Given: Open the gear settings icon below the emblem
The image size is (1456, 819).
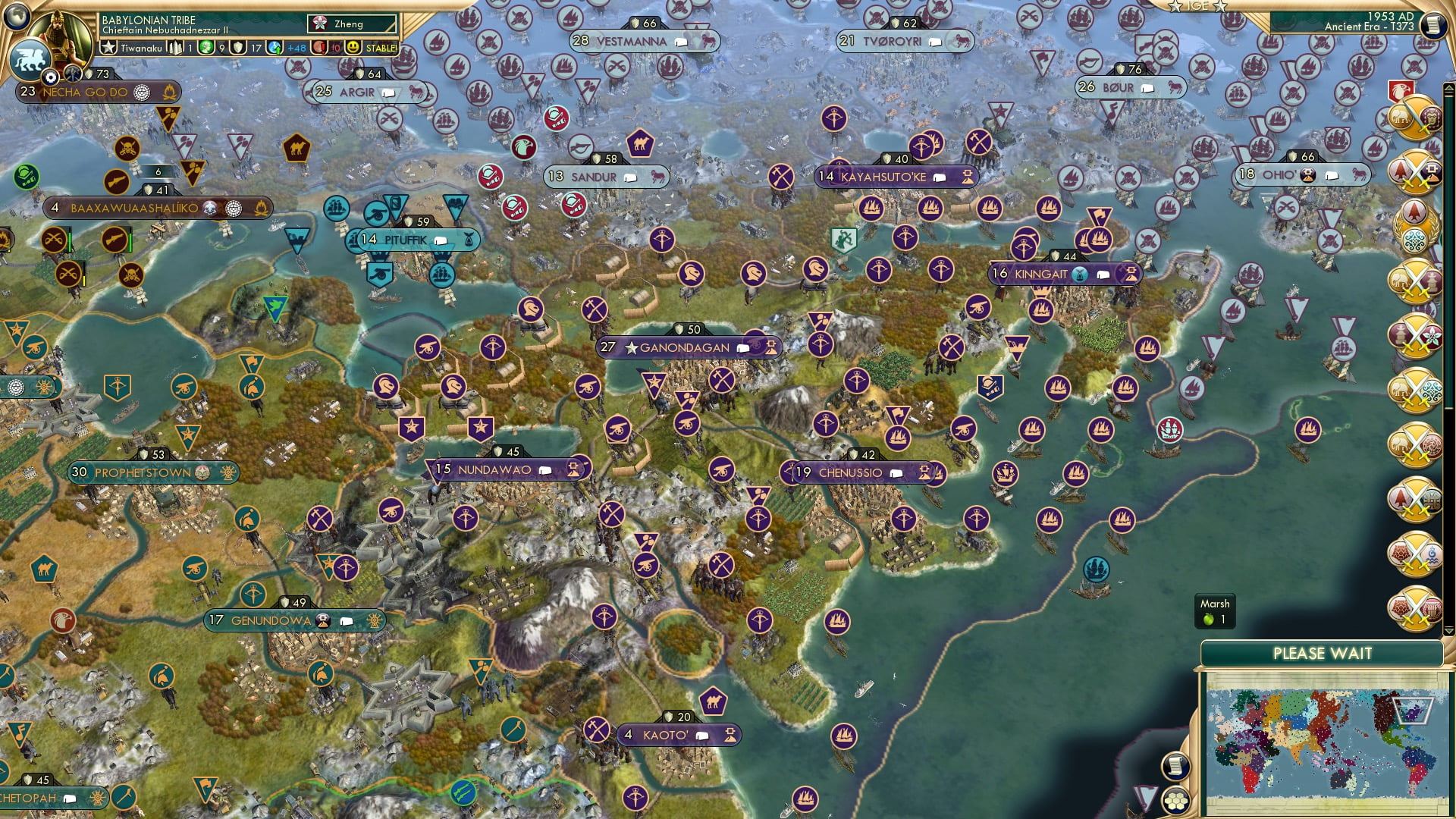Looking at the screenshot, I should (51, 77).
